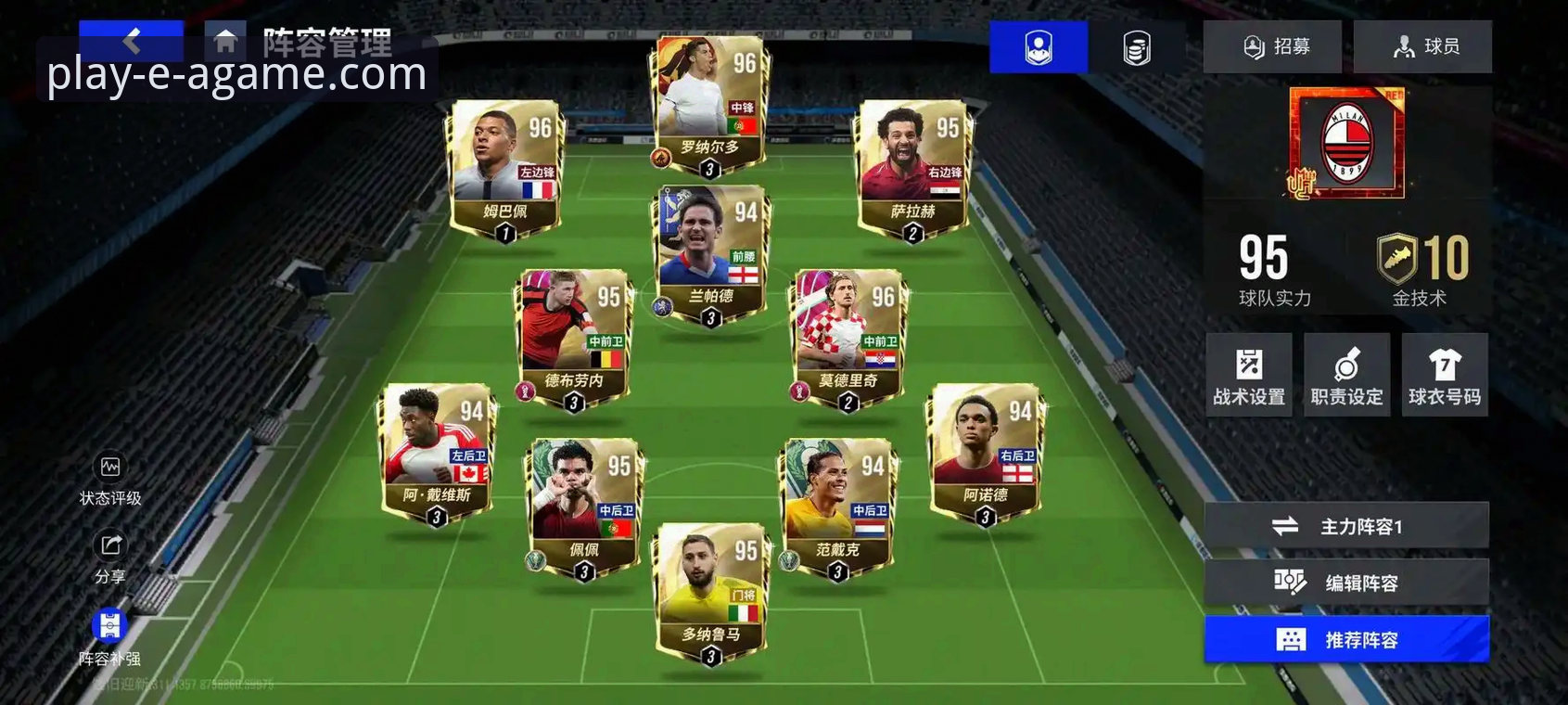Switch lineup via 主力阵容1 button
This screenshot has height=705, width=1568.
point(1346,527)
